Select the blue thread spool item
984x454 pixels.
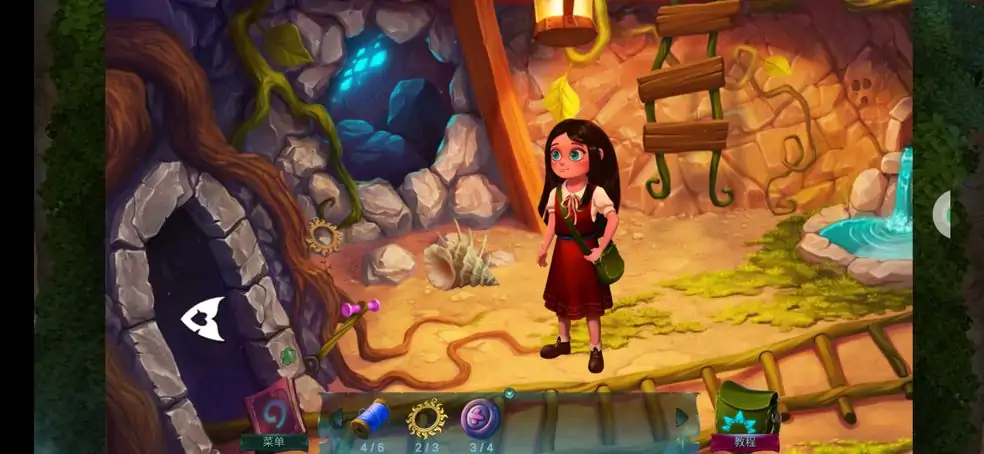[370, 417]
